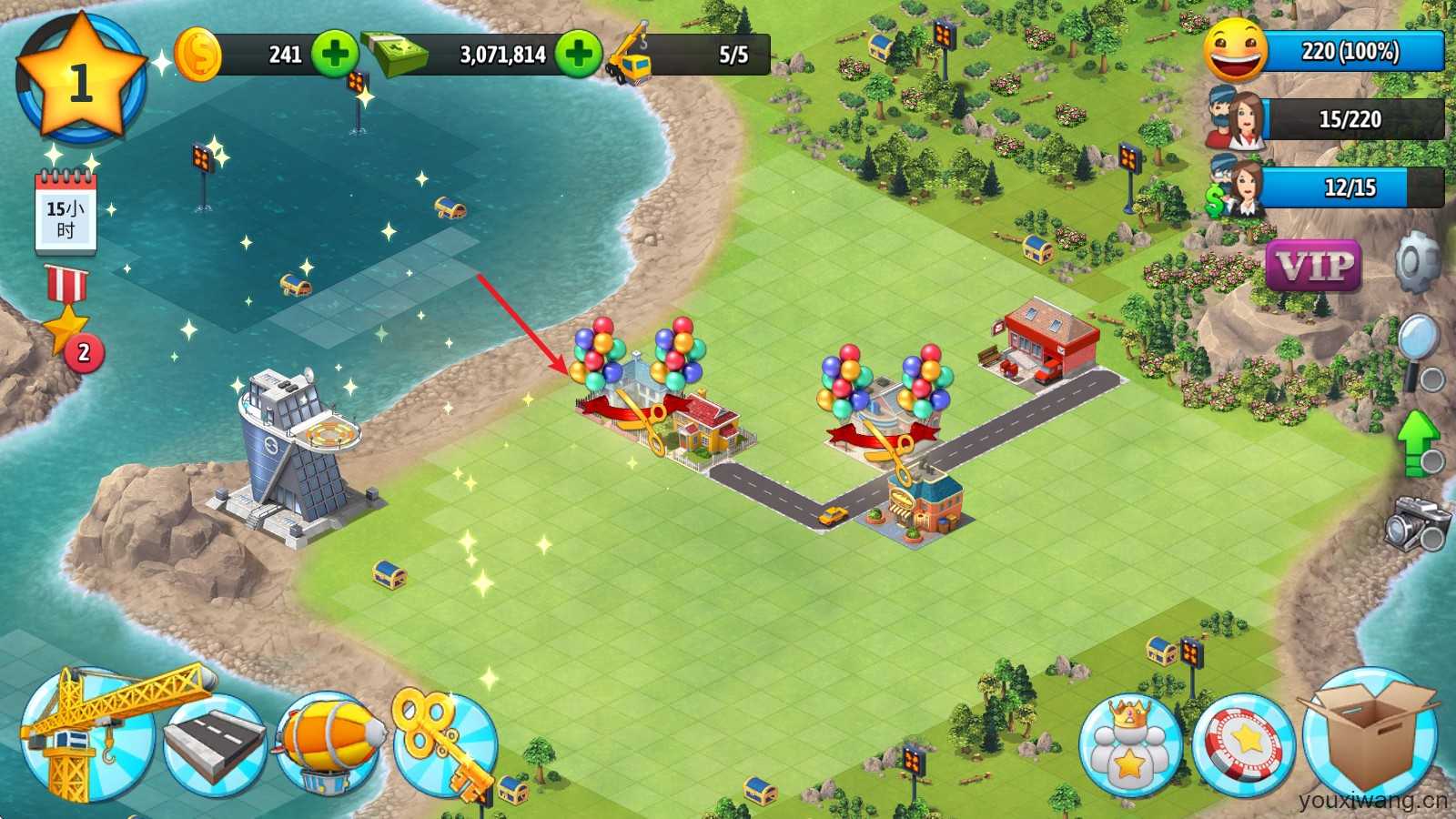Buy more cash with the green plus
Screen dimensions: 1456x819
coord(579,55)
